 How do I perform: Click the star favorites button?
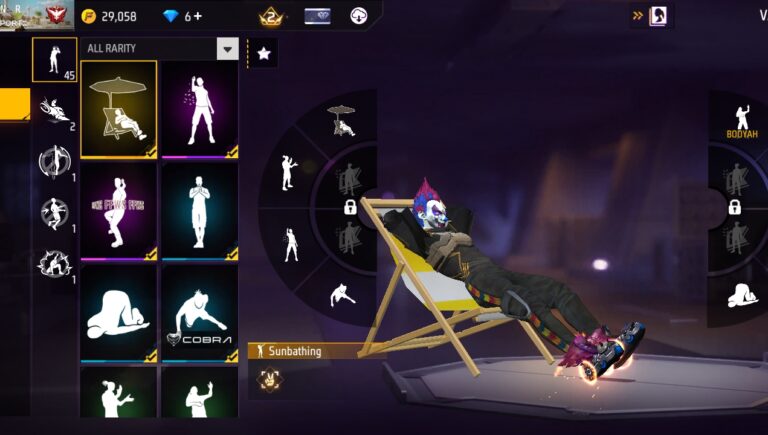[263, 54]
